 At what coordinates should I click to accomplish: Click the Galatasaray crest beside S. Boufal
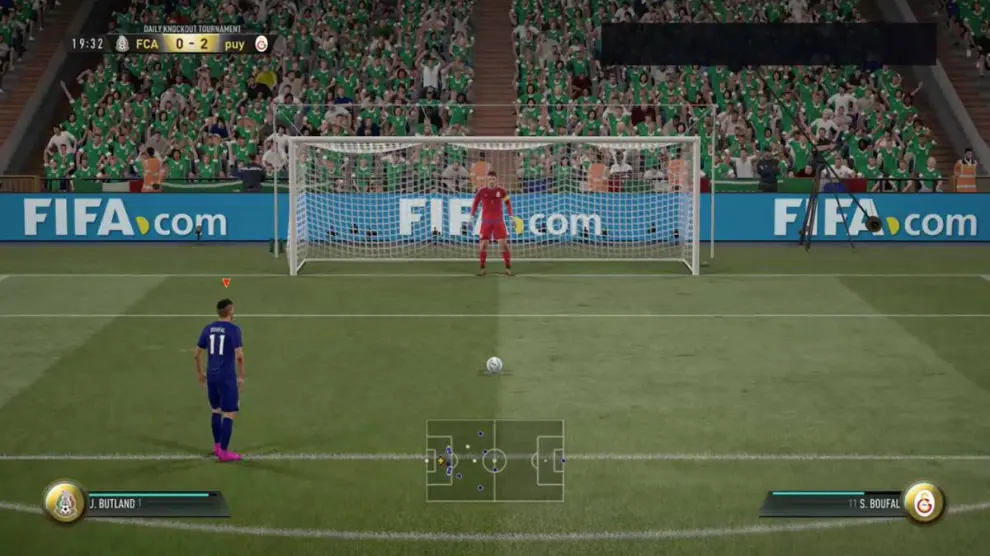click(924, 502)
